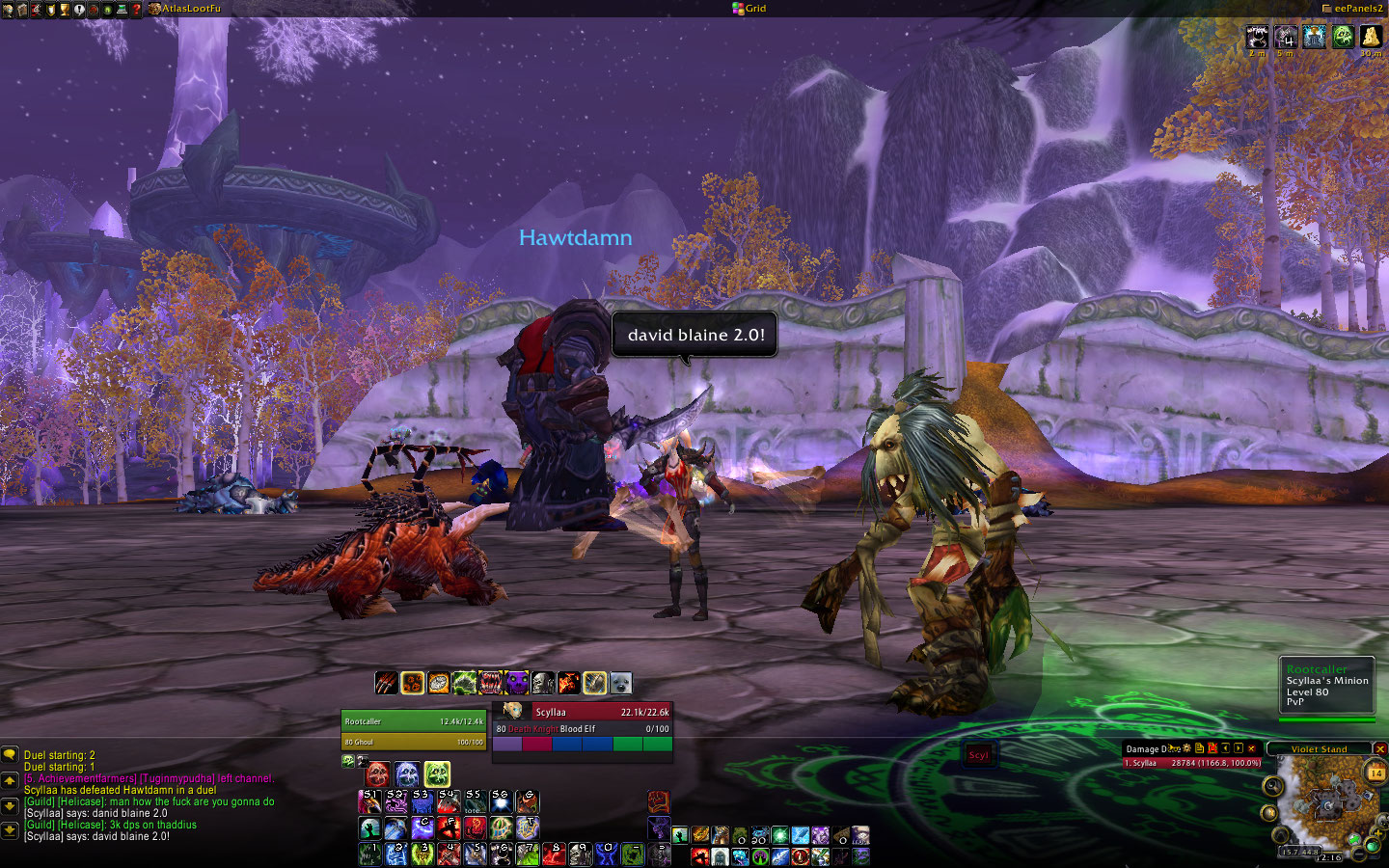Viewport: 1389px width, 868px height.
Task: Open the calendar showing day 14
Action: click(1375, 773)
